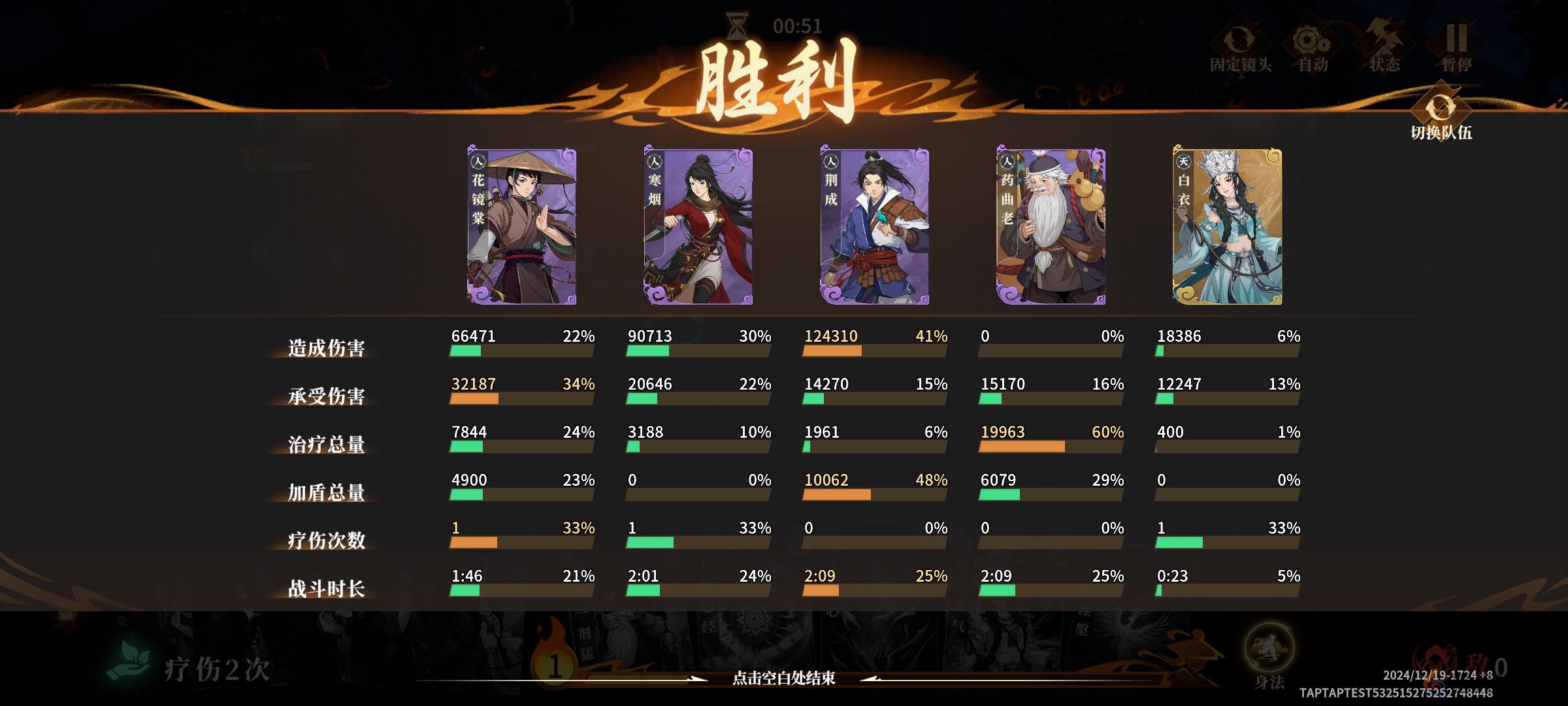The width and height of the screenshot is (1568, 706).
Task: Click 点击空白处结束 to end screen
Action: pyautogui.click(x=783, y=679)
